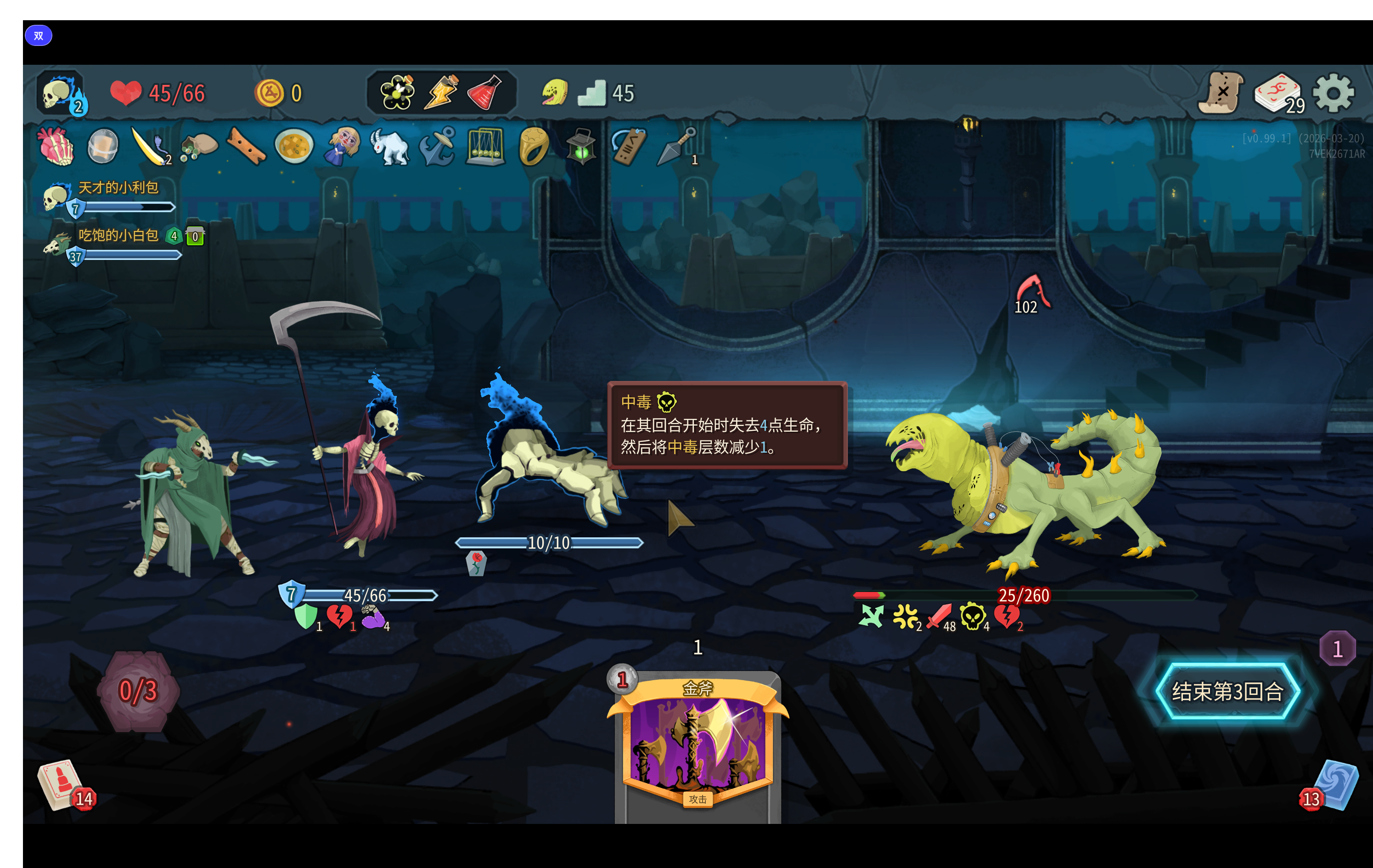Use the black flower potion
Viewport: 1373px width, 868px height.
pyautogui.click(x=397, y=92)
